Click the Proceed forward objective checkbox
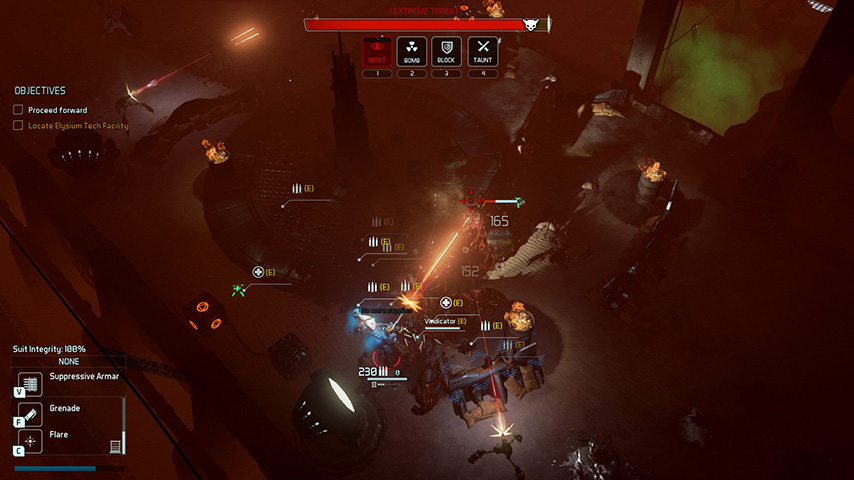This screenshot has width=854, height=480. (x=18, y=110)
